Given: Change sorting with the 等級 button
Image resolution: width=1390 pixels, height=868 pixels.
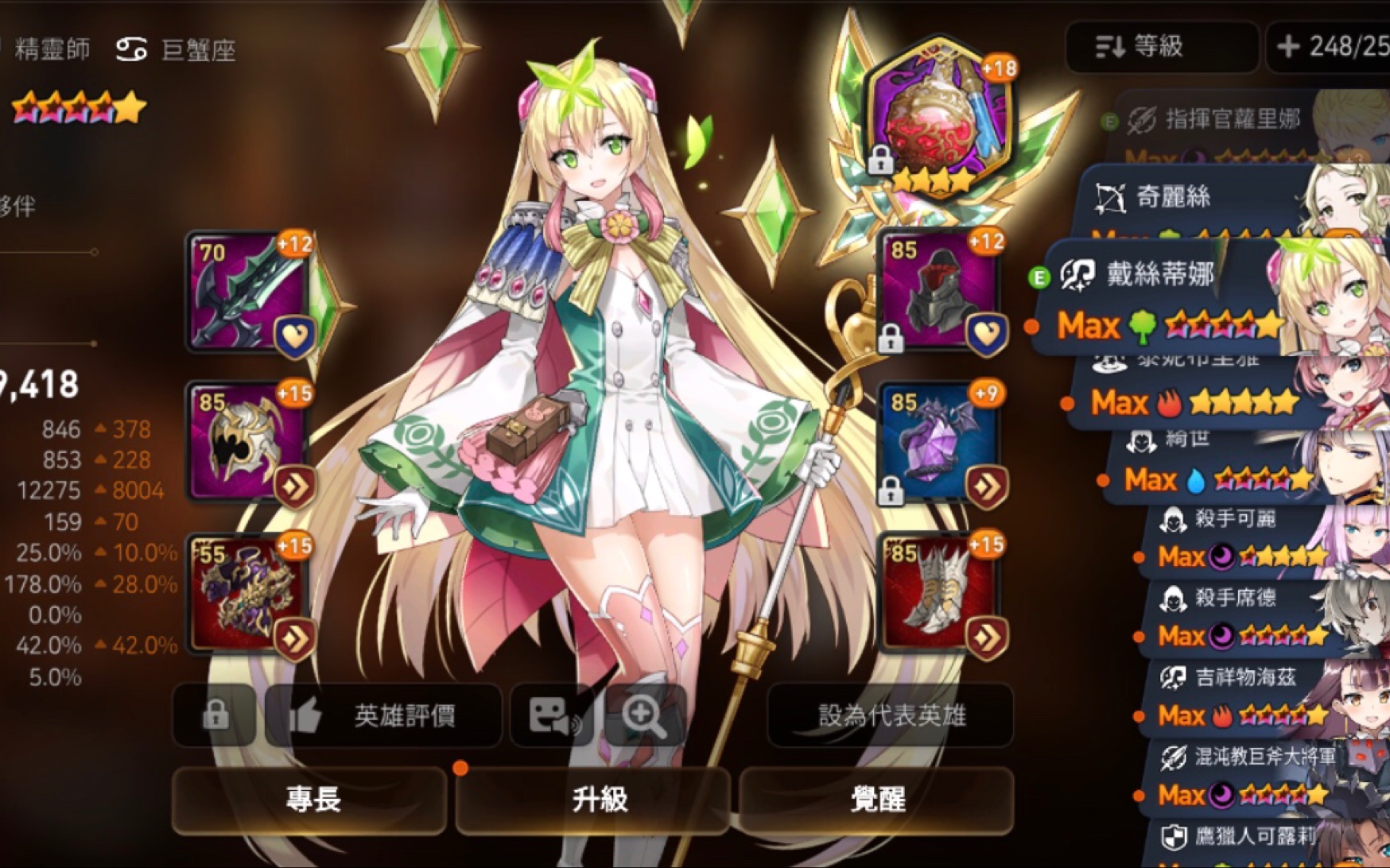Looking at the screenshot, I should click(1160, 47).
